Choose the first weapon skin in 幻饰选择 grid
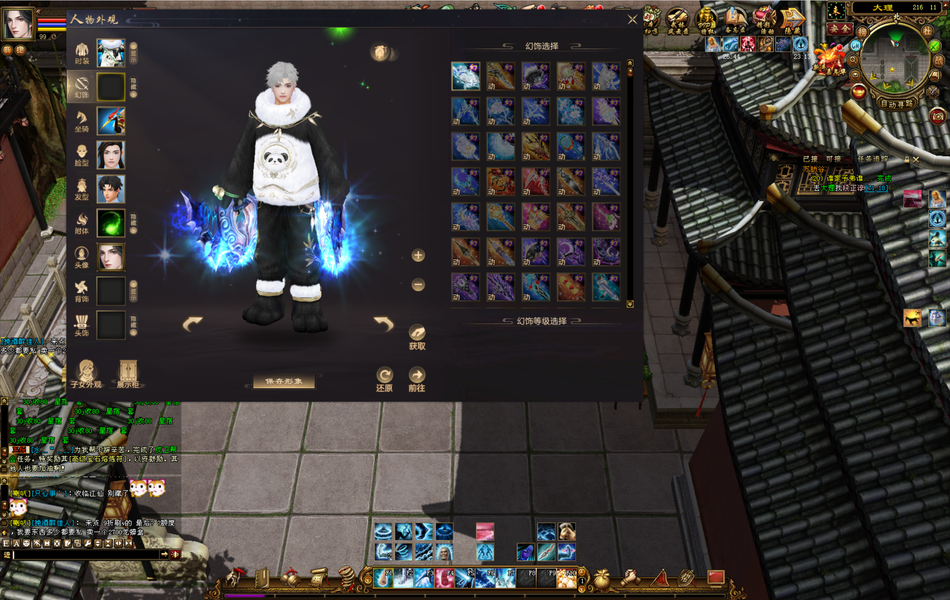Screen dimensions: 950x600 pyautogui.click(x=465, y=76)
